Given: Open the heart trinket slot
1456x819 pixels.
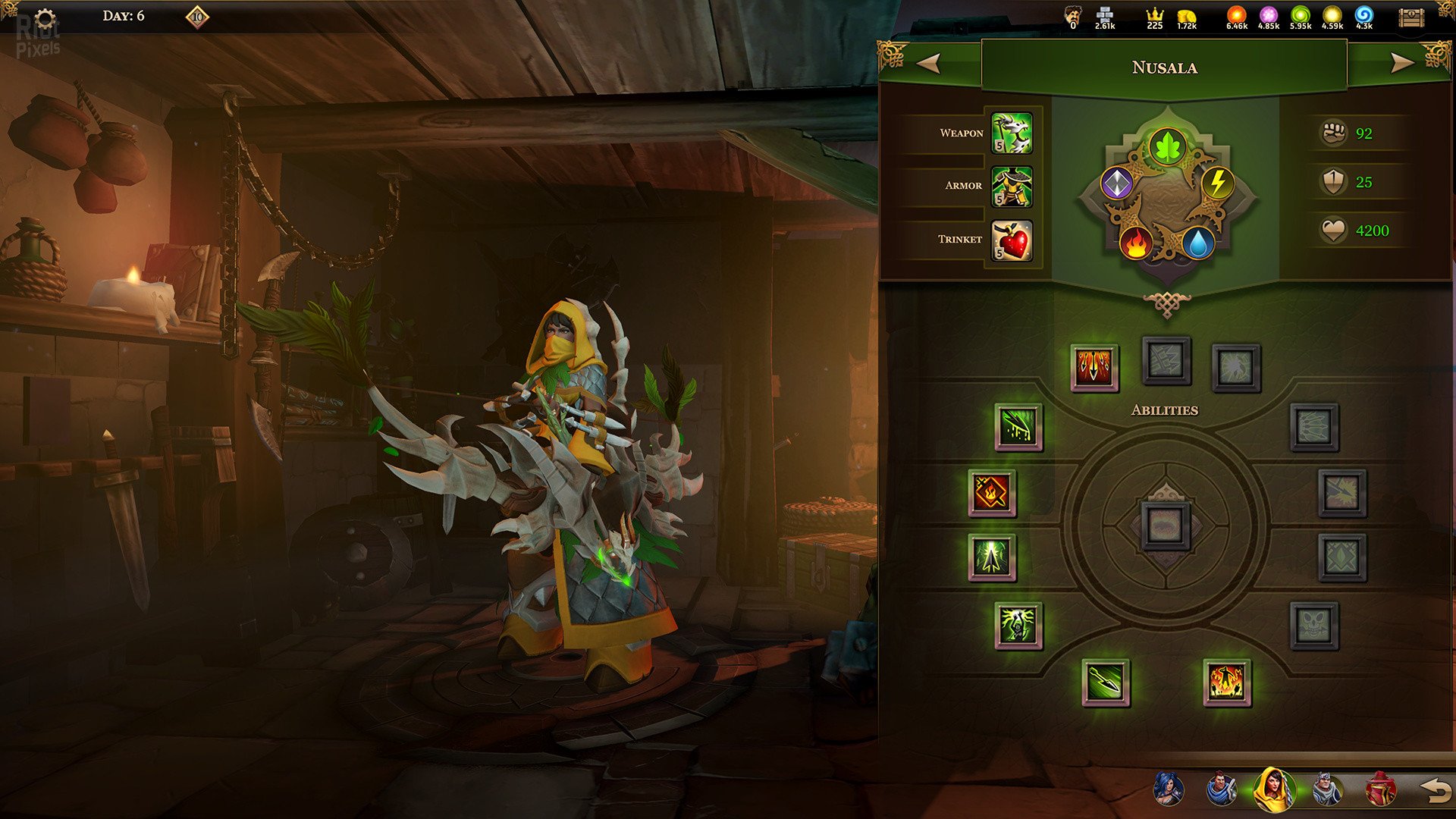Looking at the screenshot, I should [x=1012, y=240].
